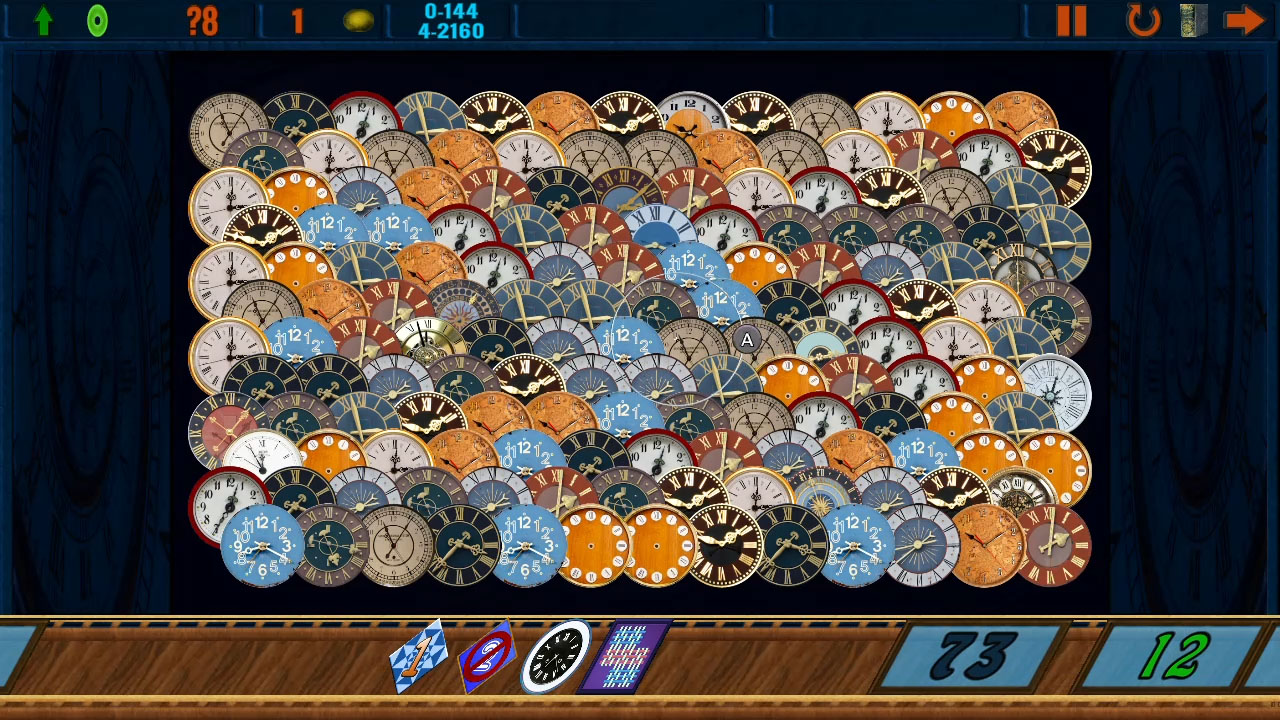
Task: Click the green up arrow icon
Action: 42,20
